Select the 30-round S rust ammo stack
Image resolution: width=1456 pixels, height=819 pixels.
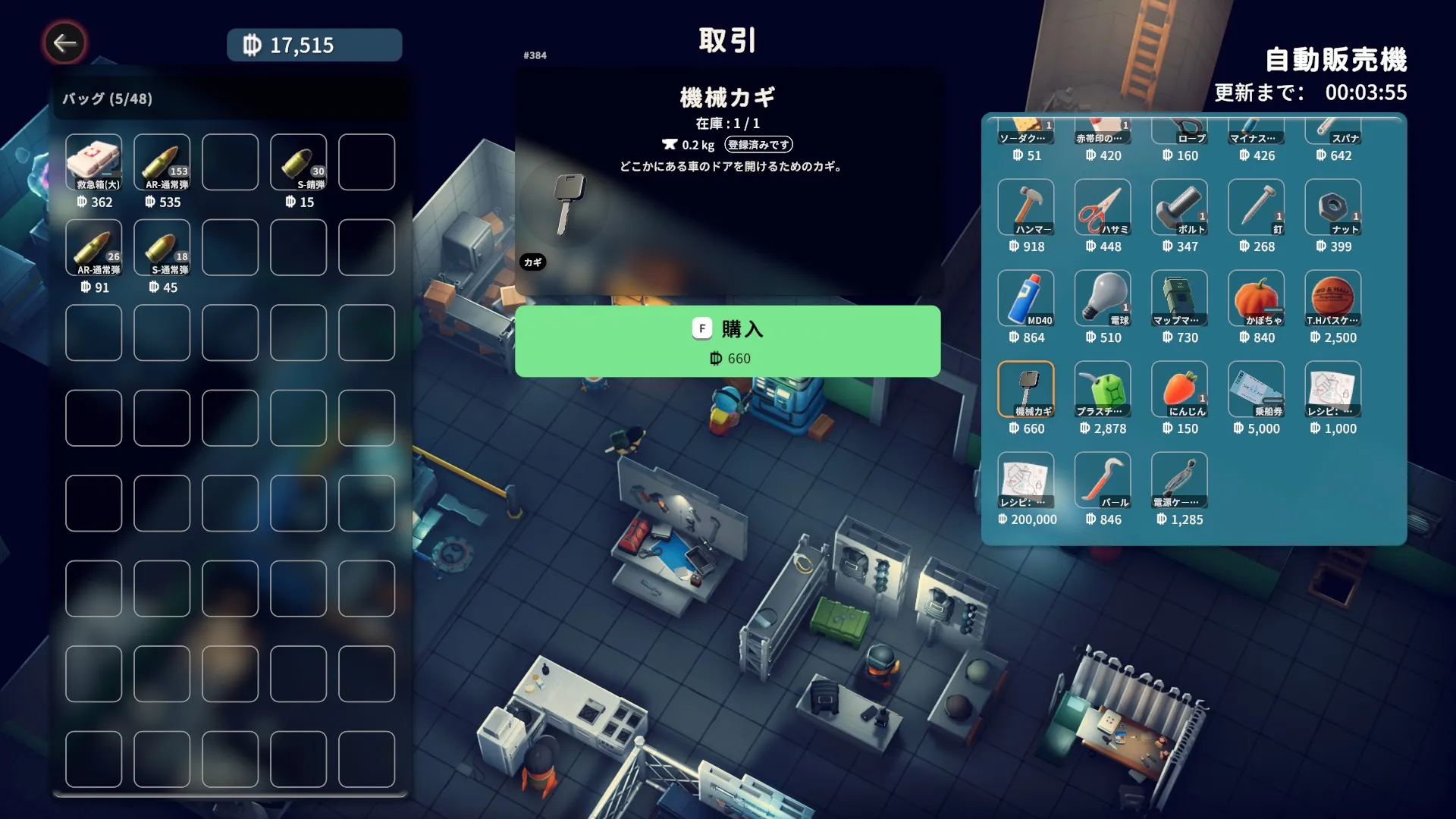(298, 162)
